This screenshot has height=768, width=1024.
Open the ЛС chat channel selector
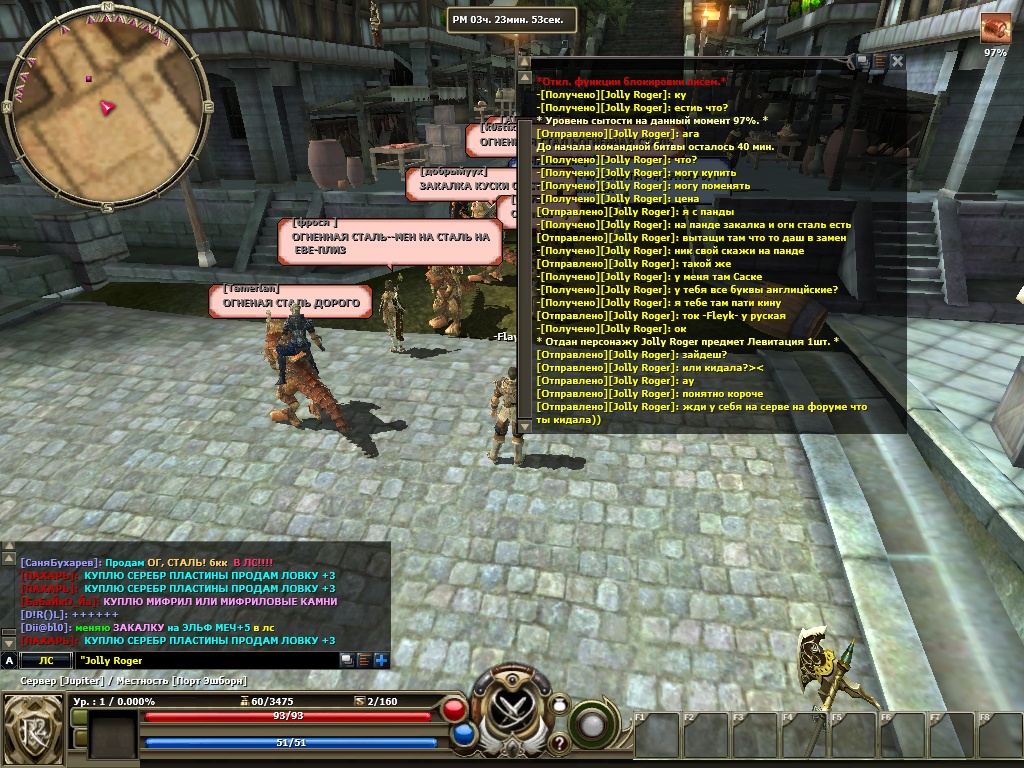pos(46,660)
